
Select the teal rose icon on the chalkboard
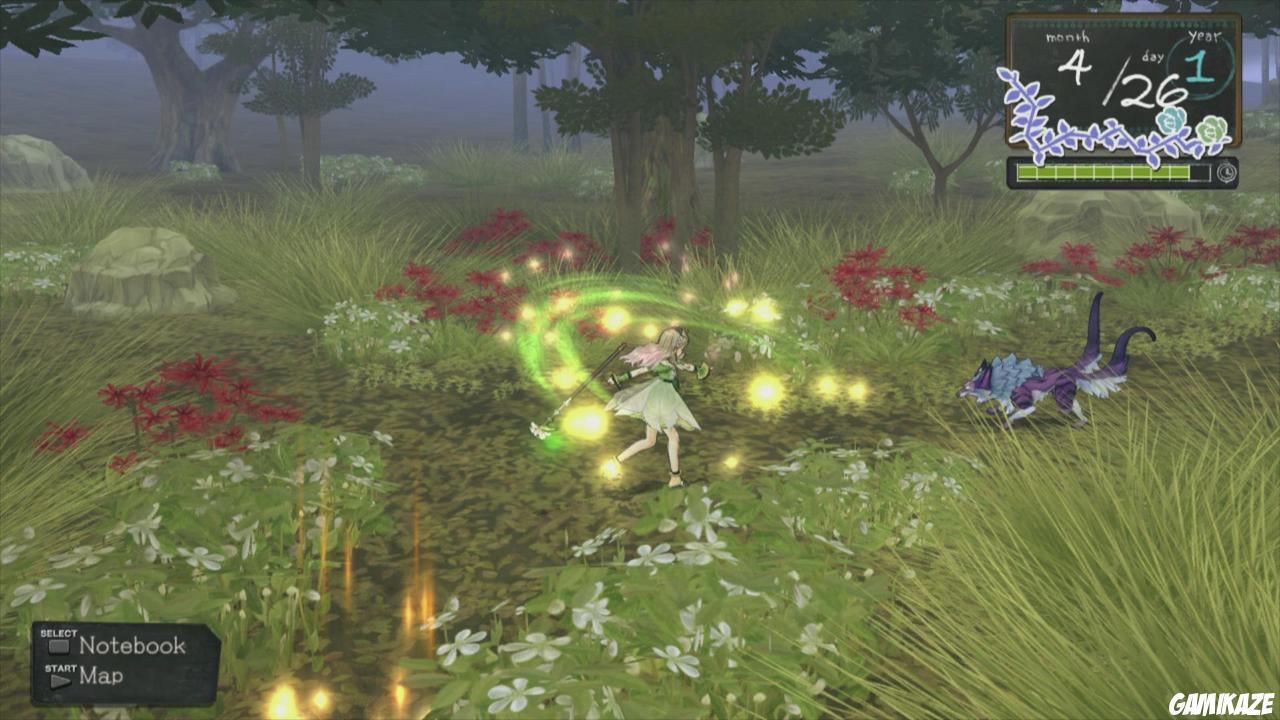[1170, 121]
